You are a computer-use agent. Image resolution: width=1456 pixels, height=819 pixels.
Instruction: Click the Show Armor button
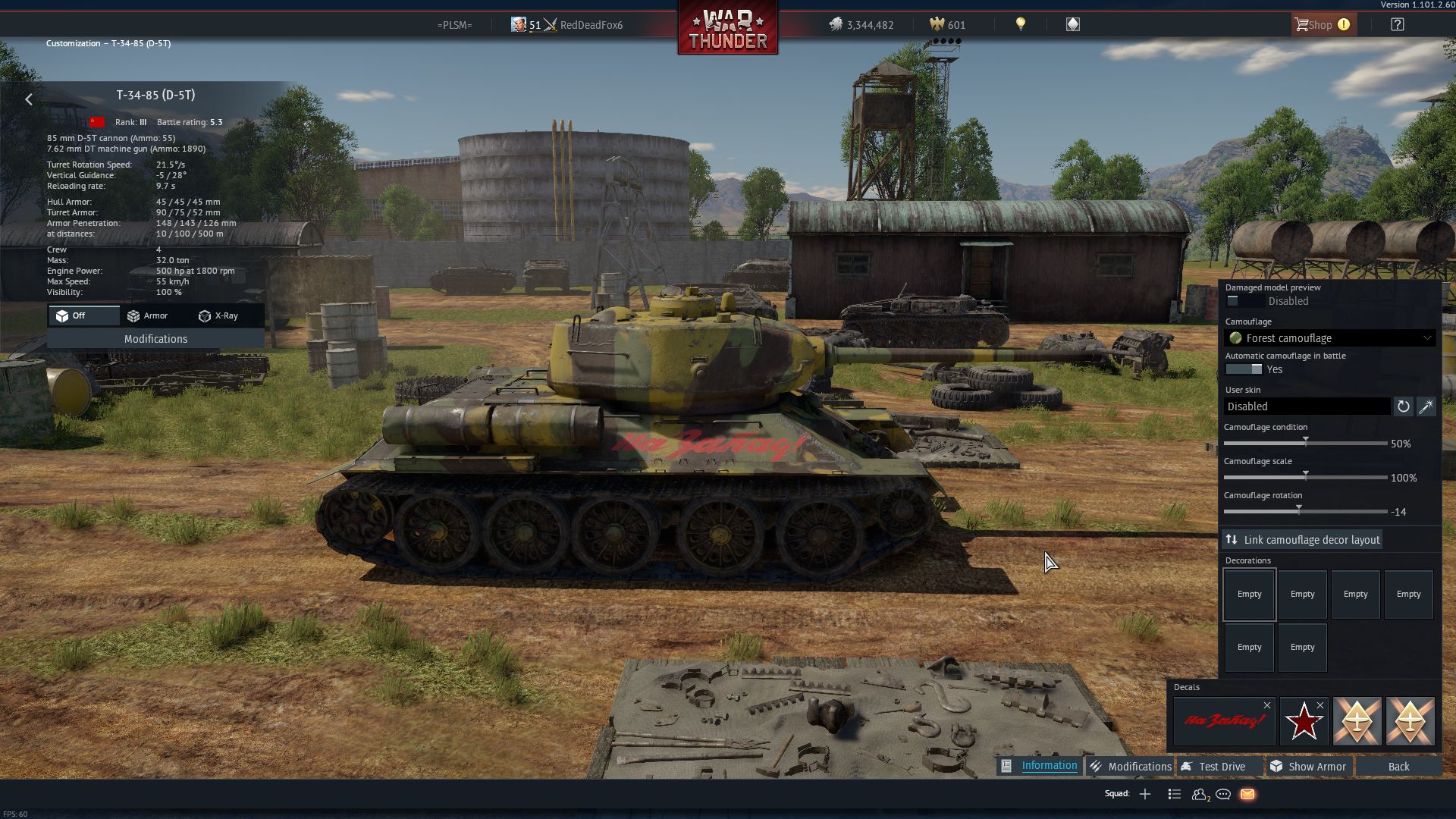(x=1309, y=767)
